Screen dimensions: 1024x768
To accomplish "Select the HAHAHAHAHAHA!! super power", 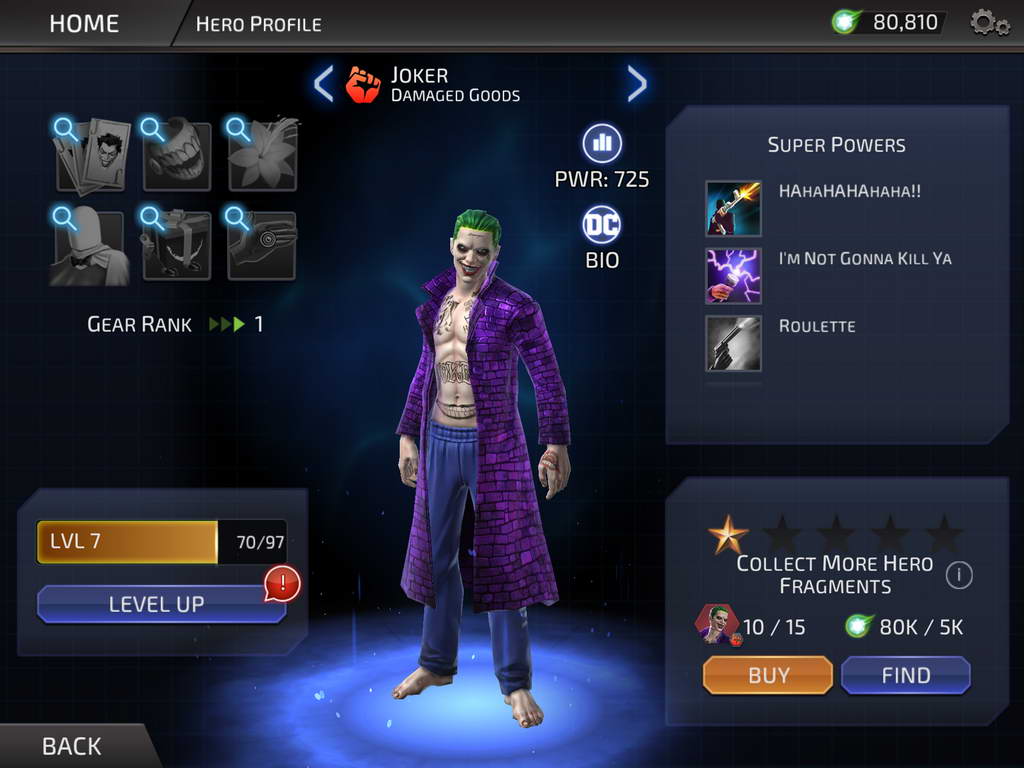I will point(733,208).
